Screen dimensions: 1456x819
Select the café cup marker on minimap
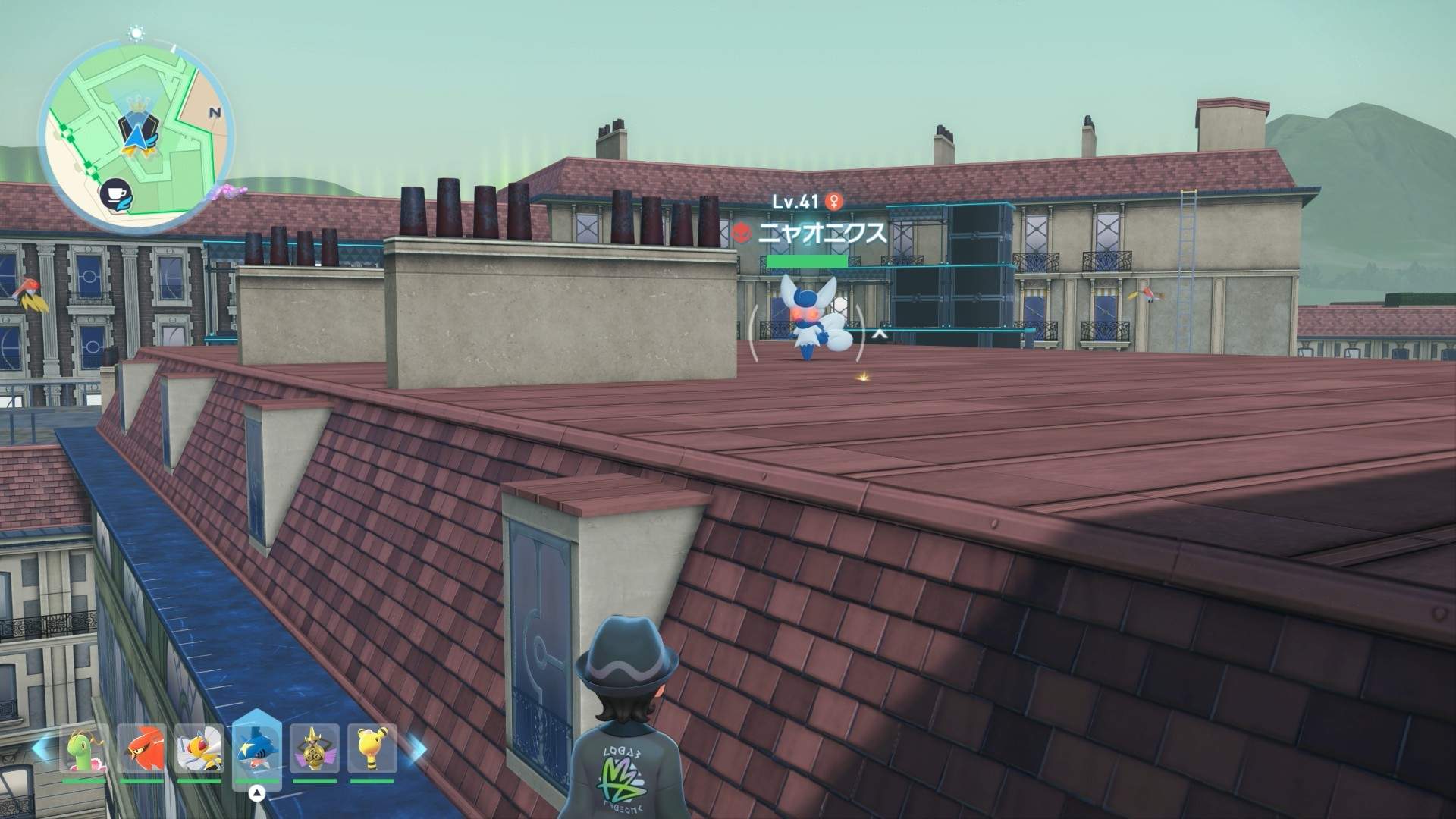point(116,194)
